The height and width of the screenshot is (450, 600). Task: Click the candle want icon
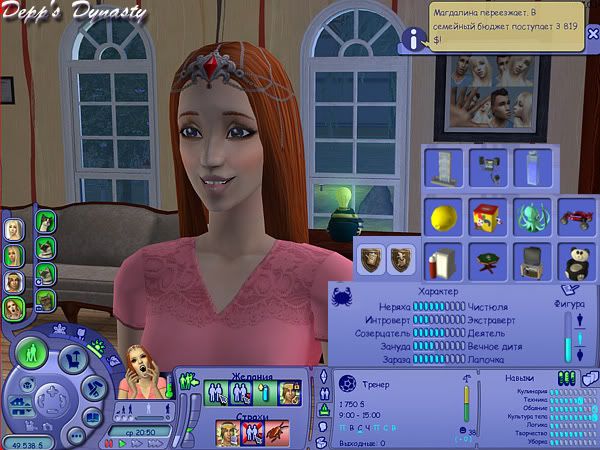tap(264, 393)
